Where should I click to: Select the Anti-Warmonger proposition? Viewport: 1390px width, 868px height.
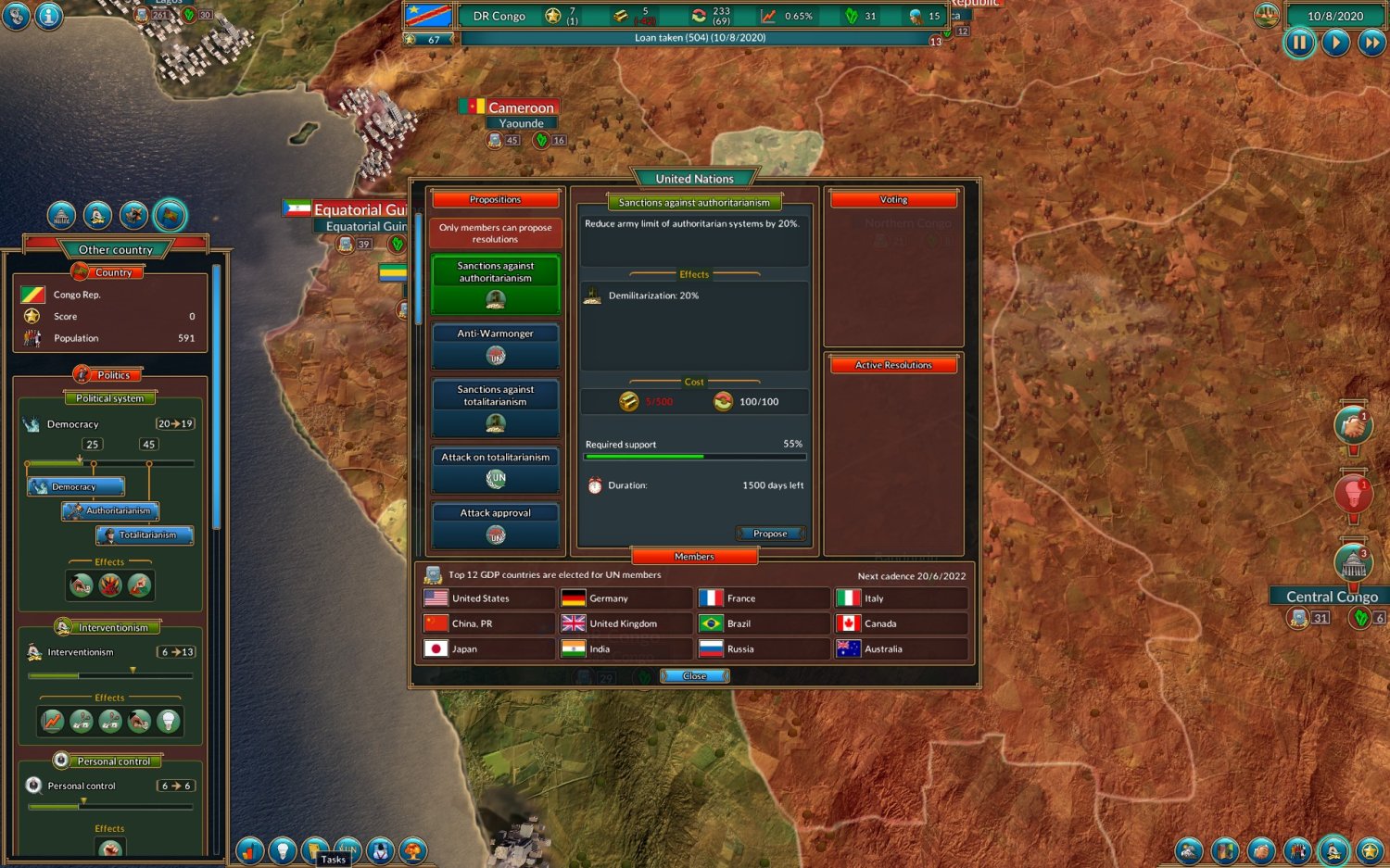pyautogui.click(x=496, y=345)
